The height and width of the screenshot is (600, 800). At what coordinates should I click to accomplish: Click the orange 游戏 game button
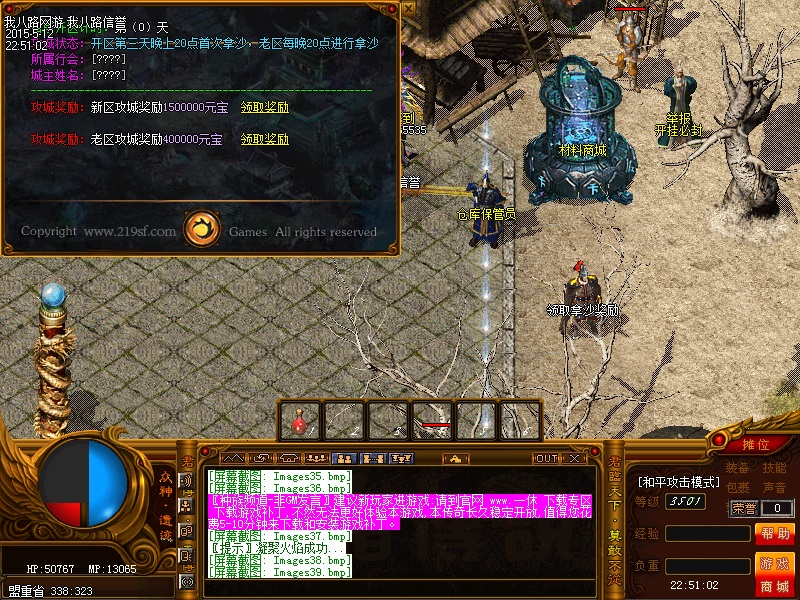(x=774, y=563)
